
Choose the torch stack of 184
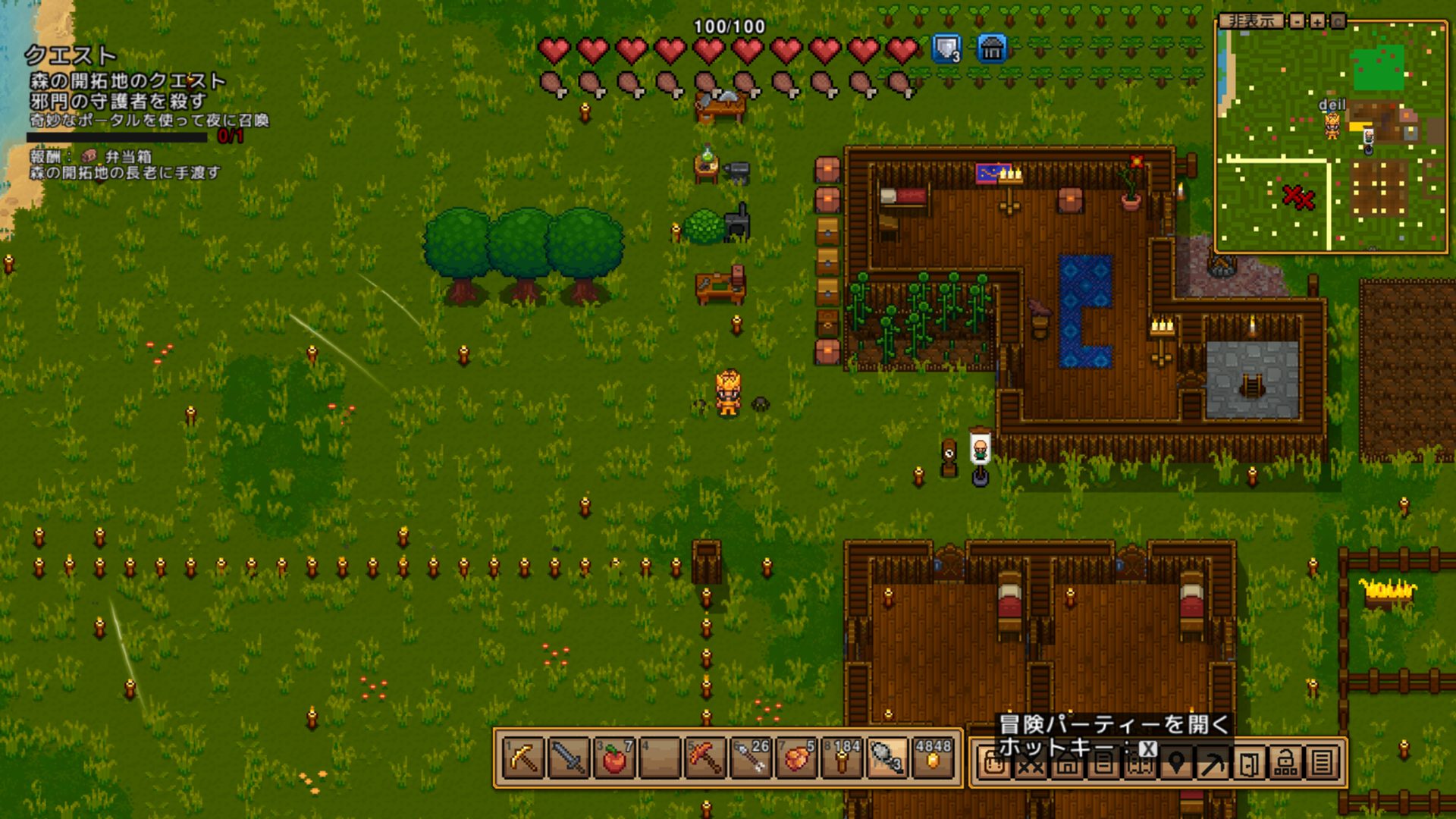(842, 759)
